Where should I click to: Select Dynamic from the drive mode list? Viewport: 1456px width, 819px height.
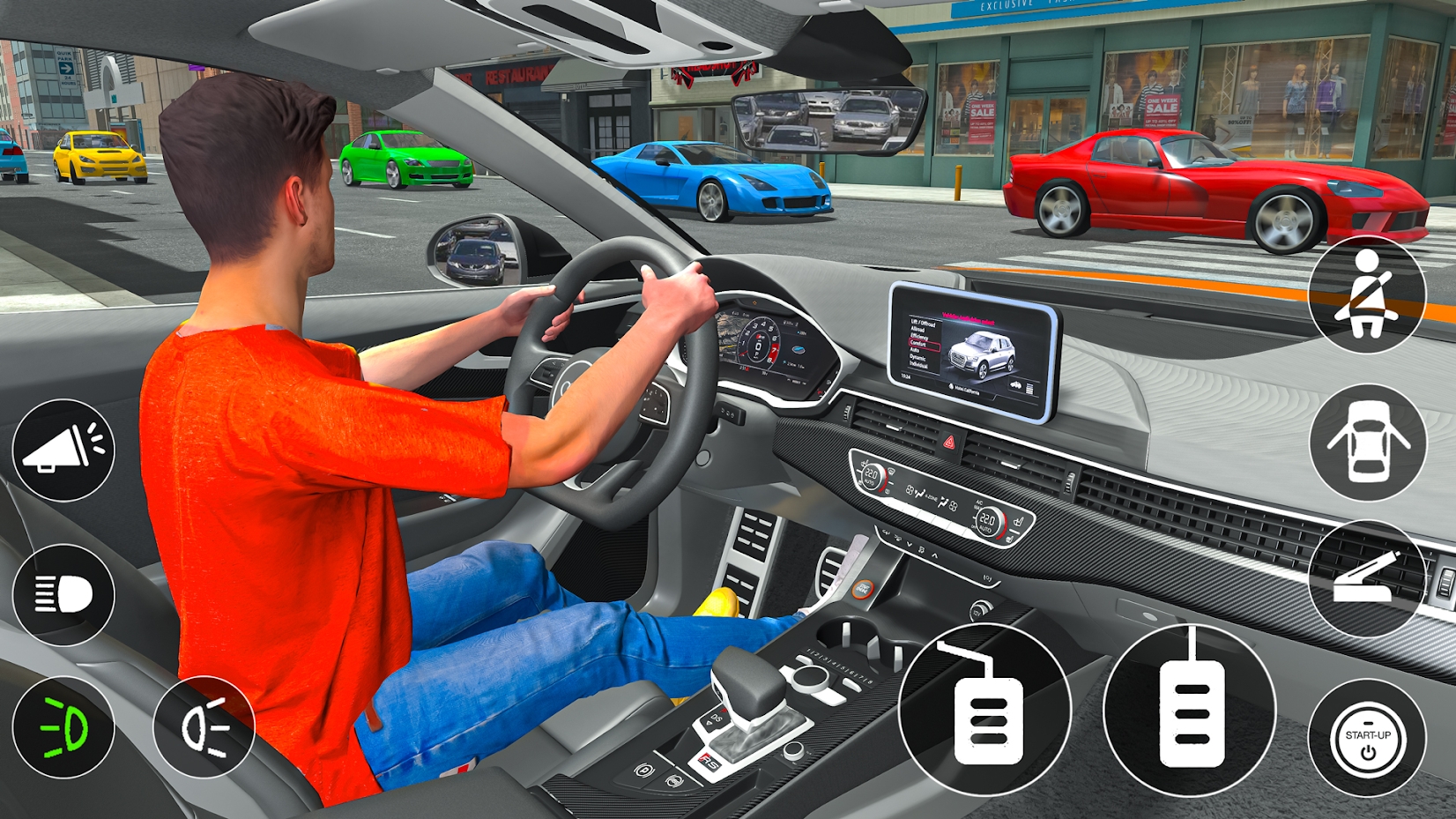point(917,358)
